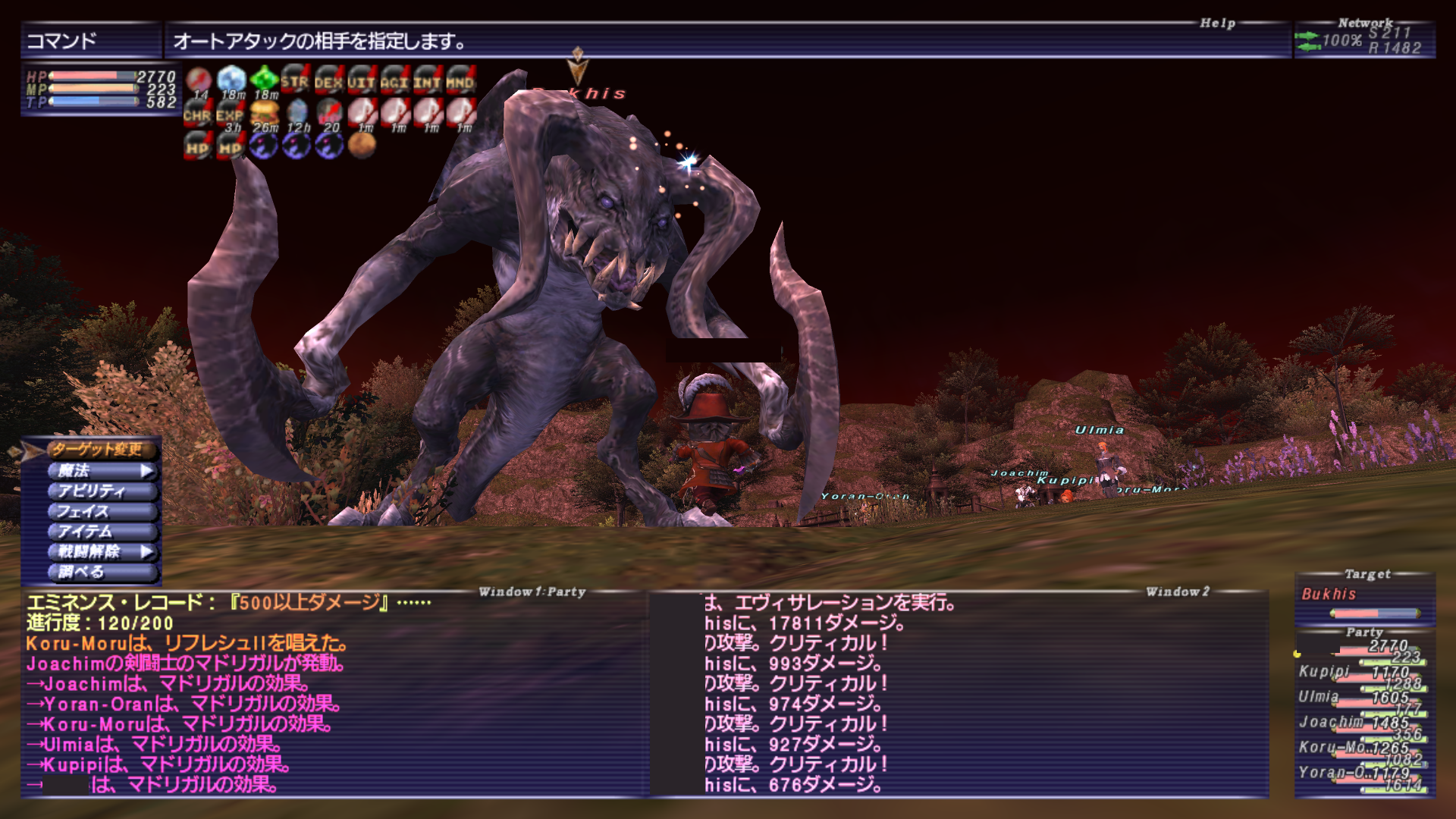Choose 戦闘解除 to disengage
This screenshot has width=1456, height=819.
[101, 552]
